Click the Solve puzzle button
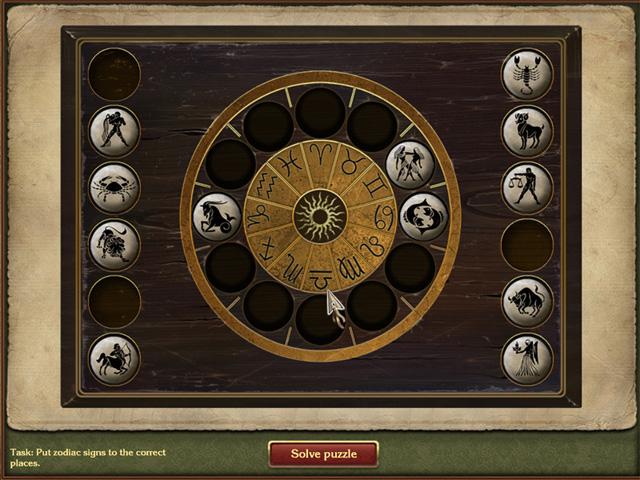 click(323, 454)
